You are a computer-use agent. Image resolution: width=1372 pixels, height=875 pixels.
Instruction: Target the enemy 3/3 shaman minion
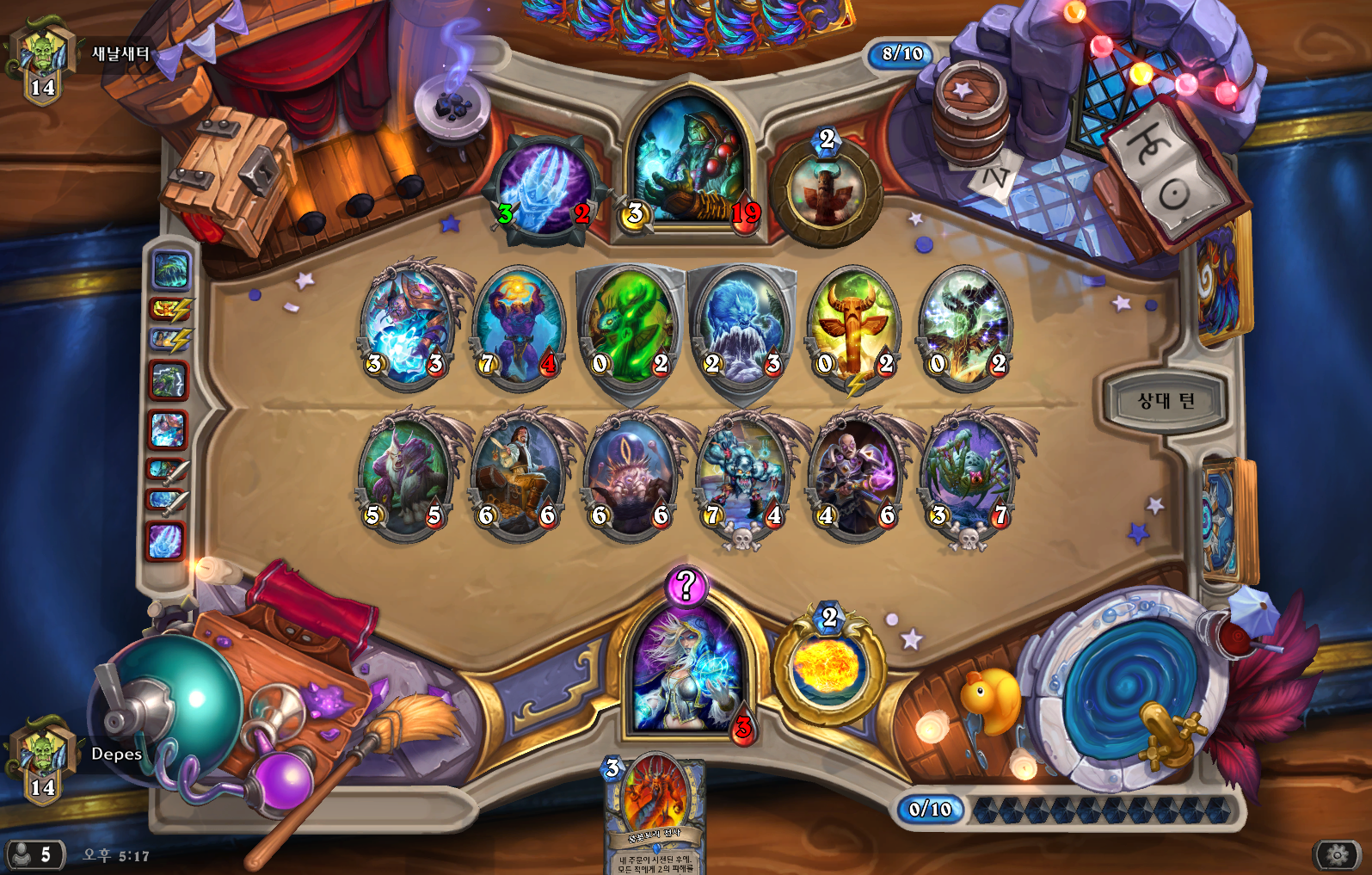(405, 325)
